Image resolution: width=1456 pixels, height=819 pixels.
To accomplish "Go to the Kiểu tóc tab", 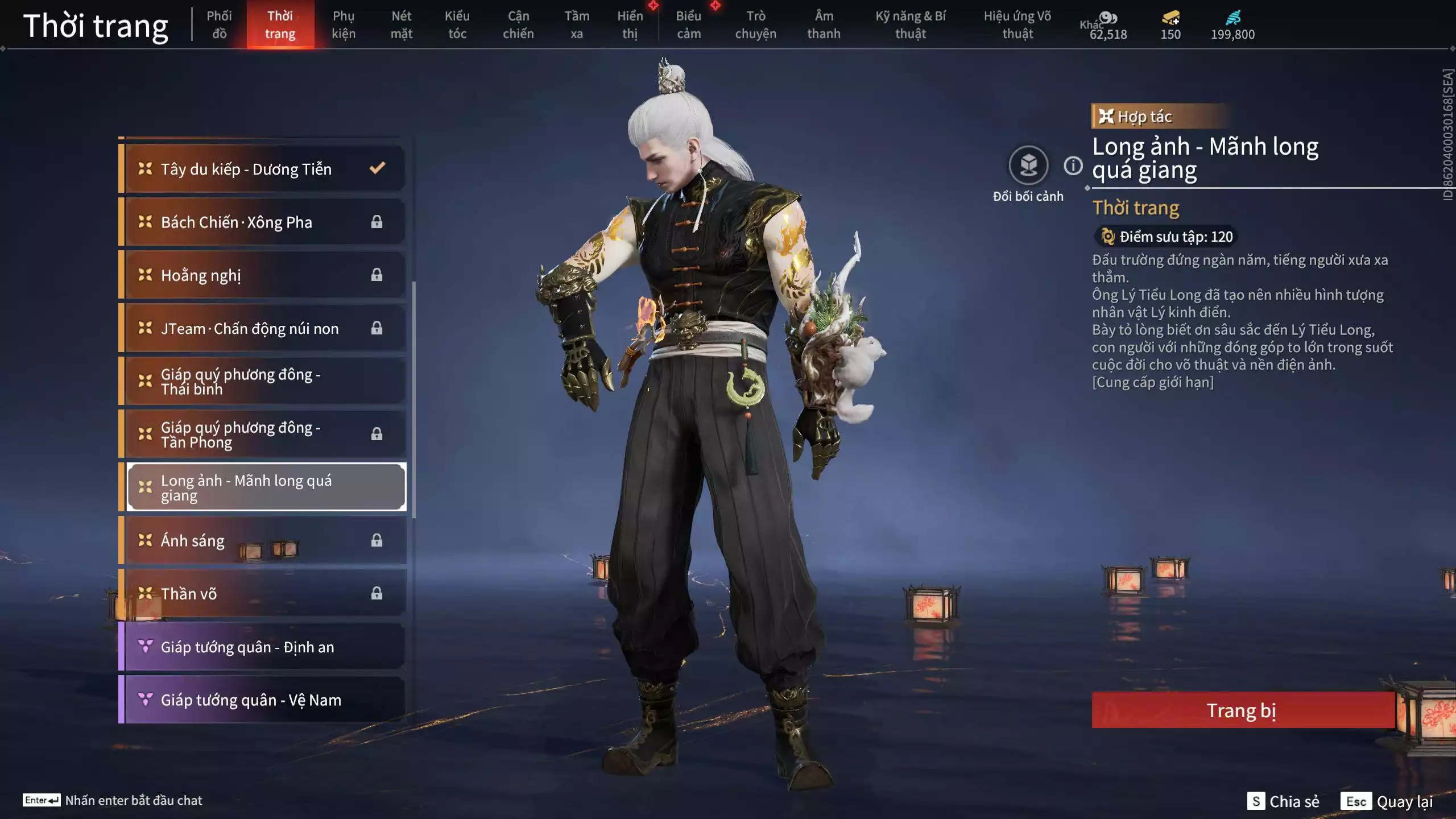I will (457, 25).
